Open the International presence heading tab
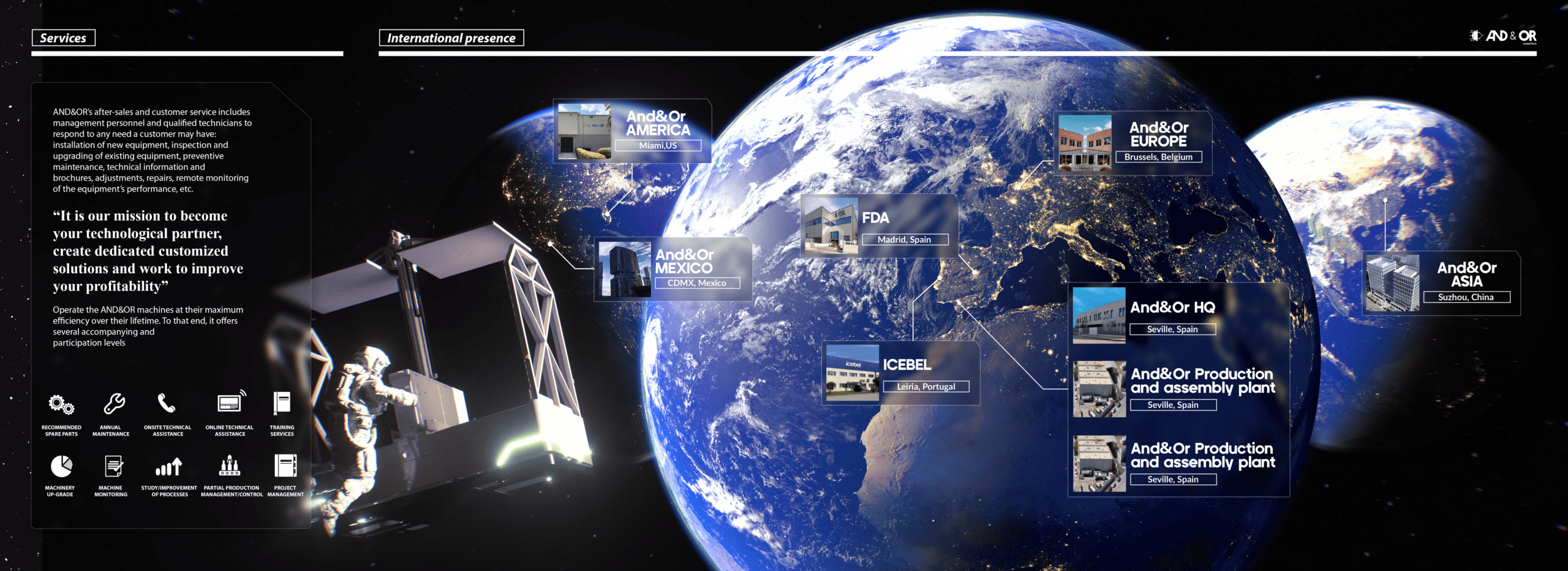The image size is (1568, 571). click(451, 38)
